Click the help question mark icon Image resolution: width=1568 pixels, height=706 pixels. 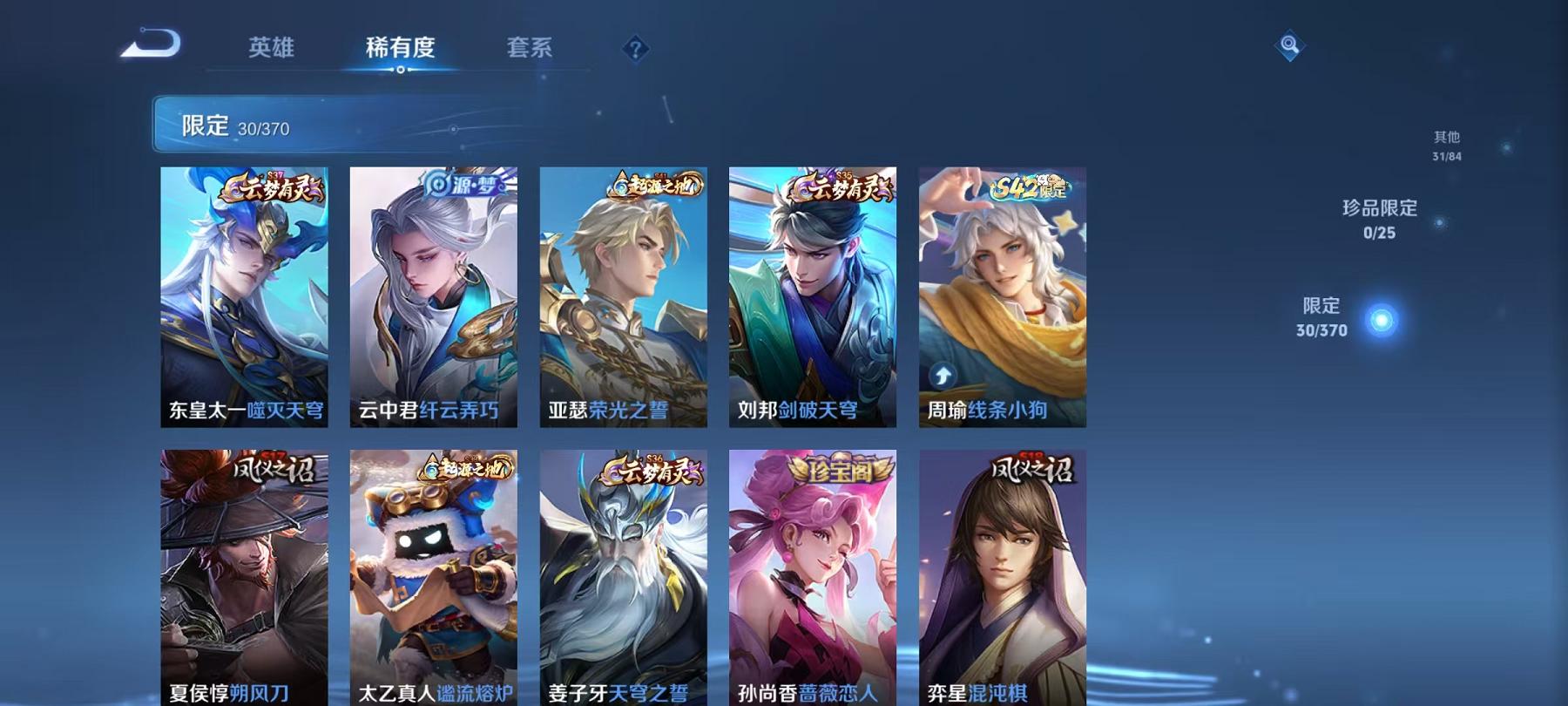click(x=635, y=48)
